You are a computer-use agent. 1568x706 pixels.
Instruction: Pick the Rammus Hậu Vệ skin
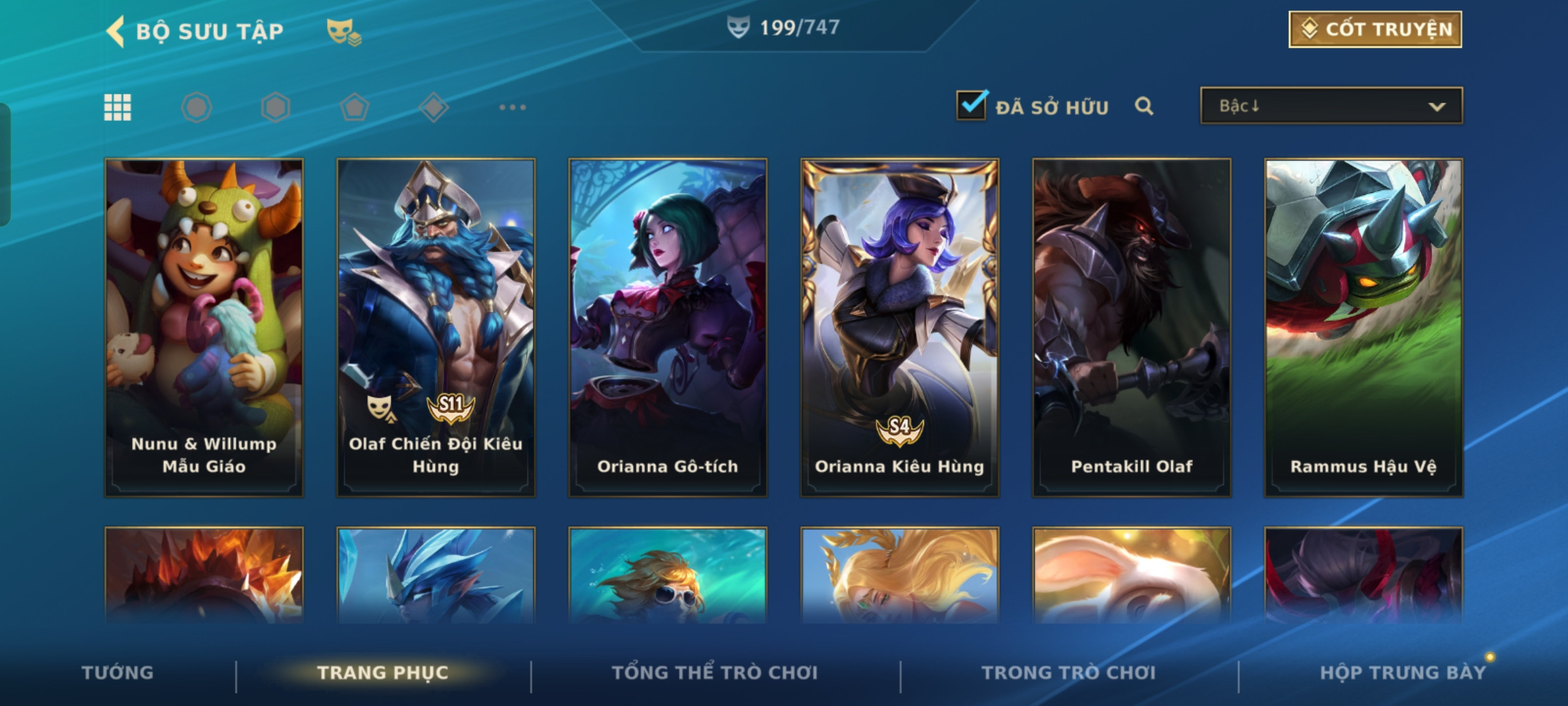coord(1364,327)
